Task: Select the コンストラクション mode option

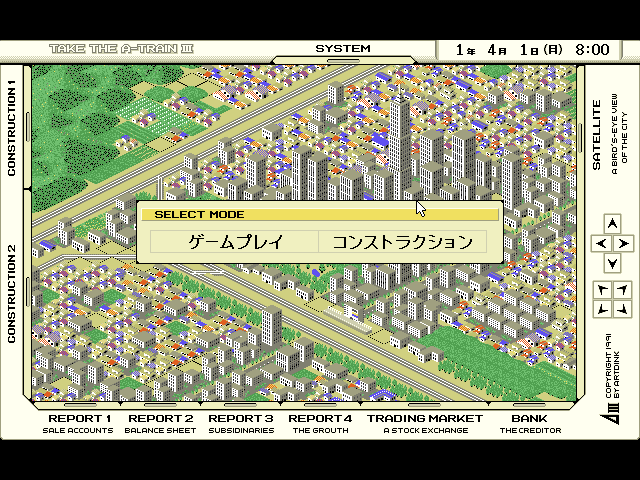Action: [402, 241]
